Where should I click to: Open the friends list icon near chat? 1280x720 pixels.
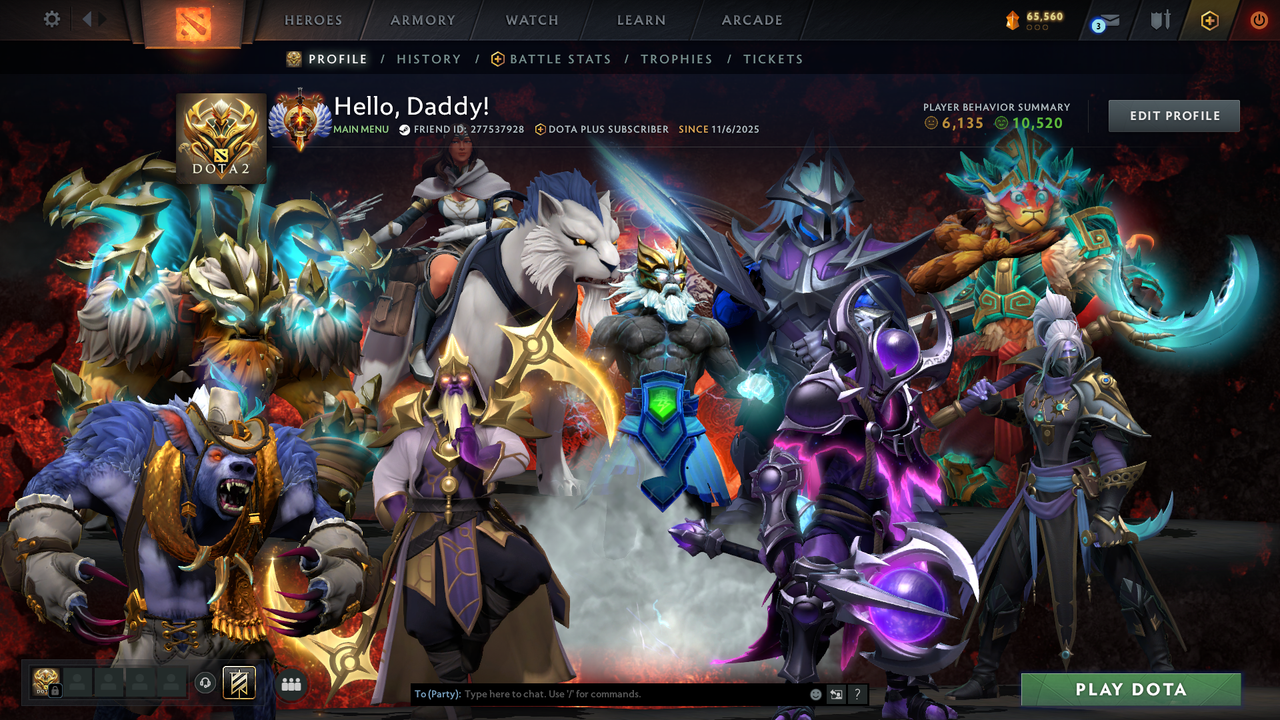pyautogui.click(x=290, y=682)
